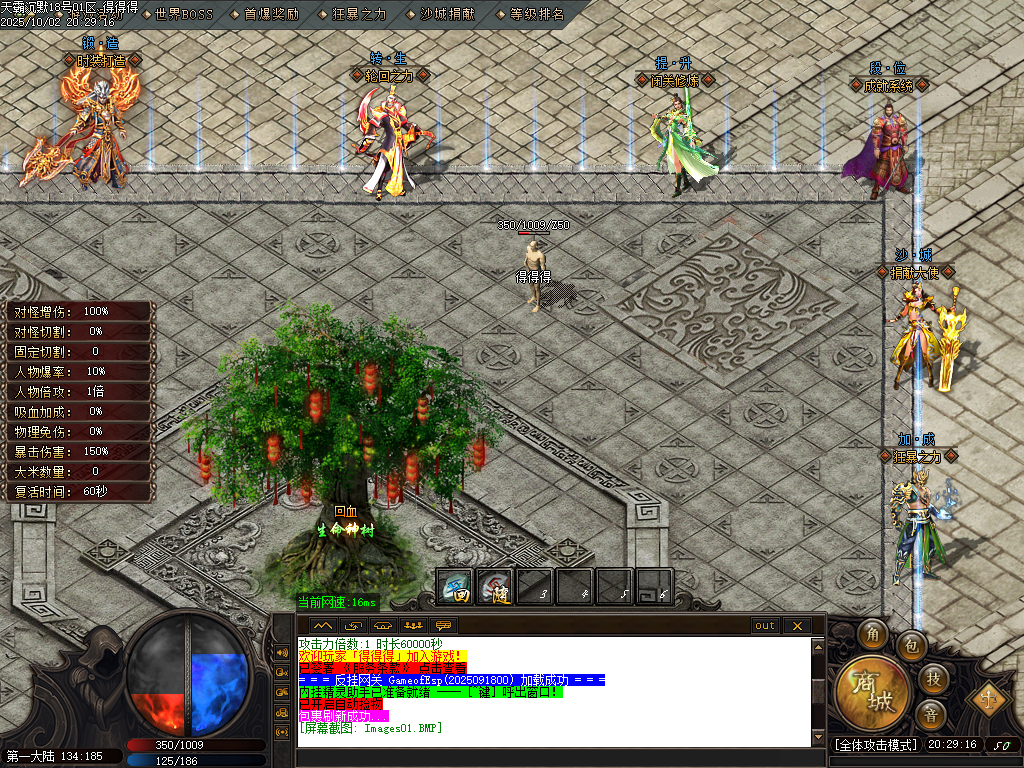The image size is (1024, 768).
Task: Open the 沙城捐献 donation menu
Action: tap(445, 14)
